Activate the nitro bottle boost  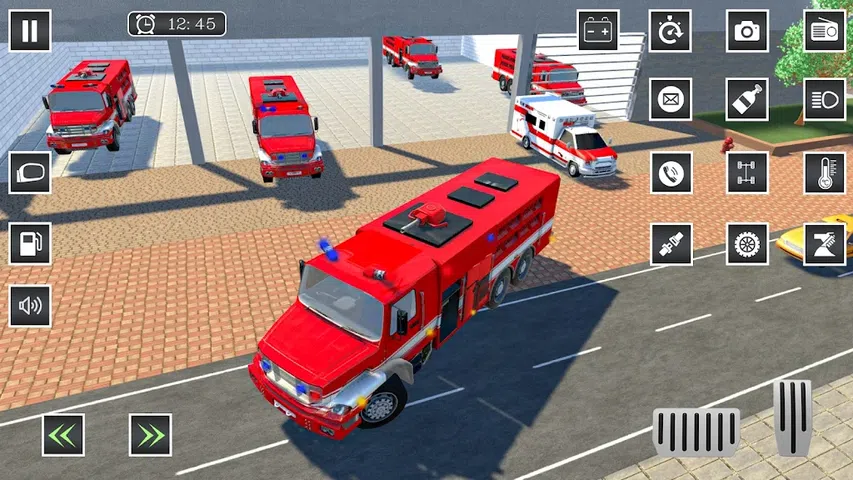[x=747, y=99]
